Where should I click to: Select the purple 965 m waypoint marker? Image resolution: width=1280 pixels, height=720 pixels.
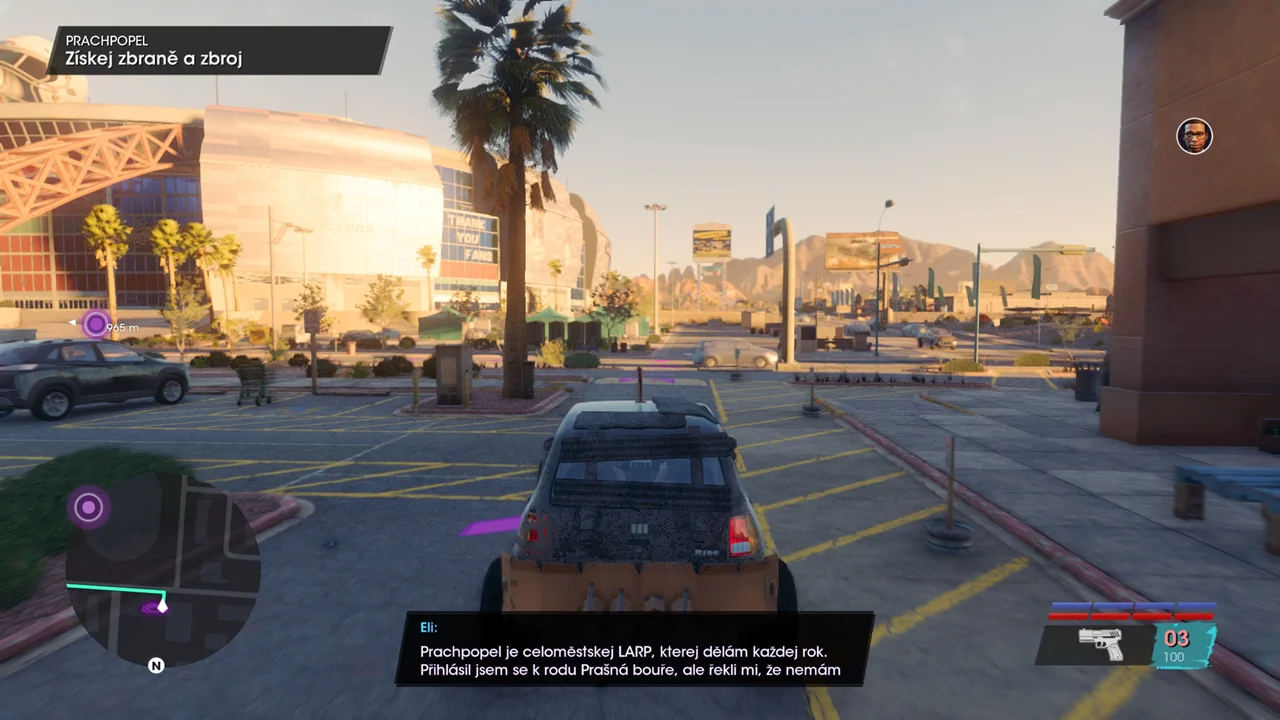pos(96,324)
